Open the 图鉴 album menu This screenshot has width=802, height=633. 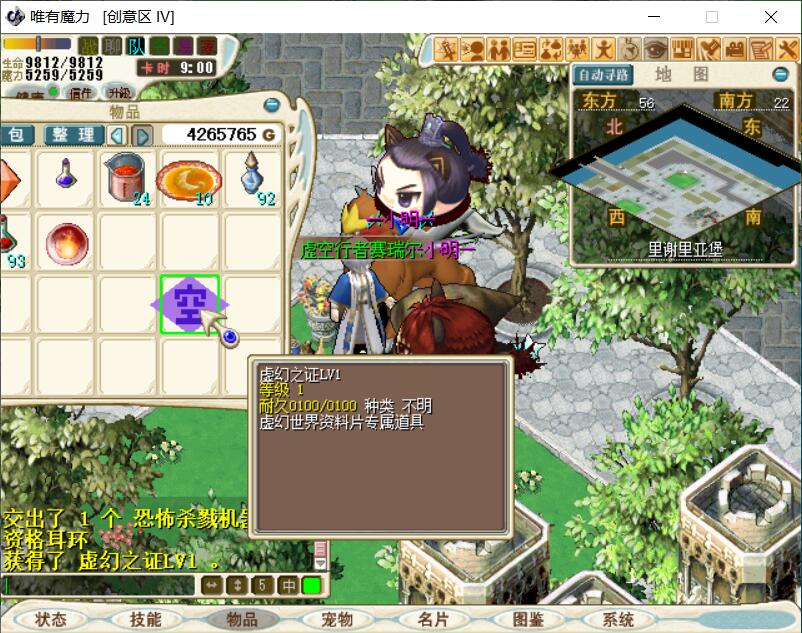point(528,620)
